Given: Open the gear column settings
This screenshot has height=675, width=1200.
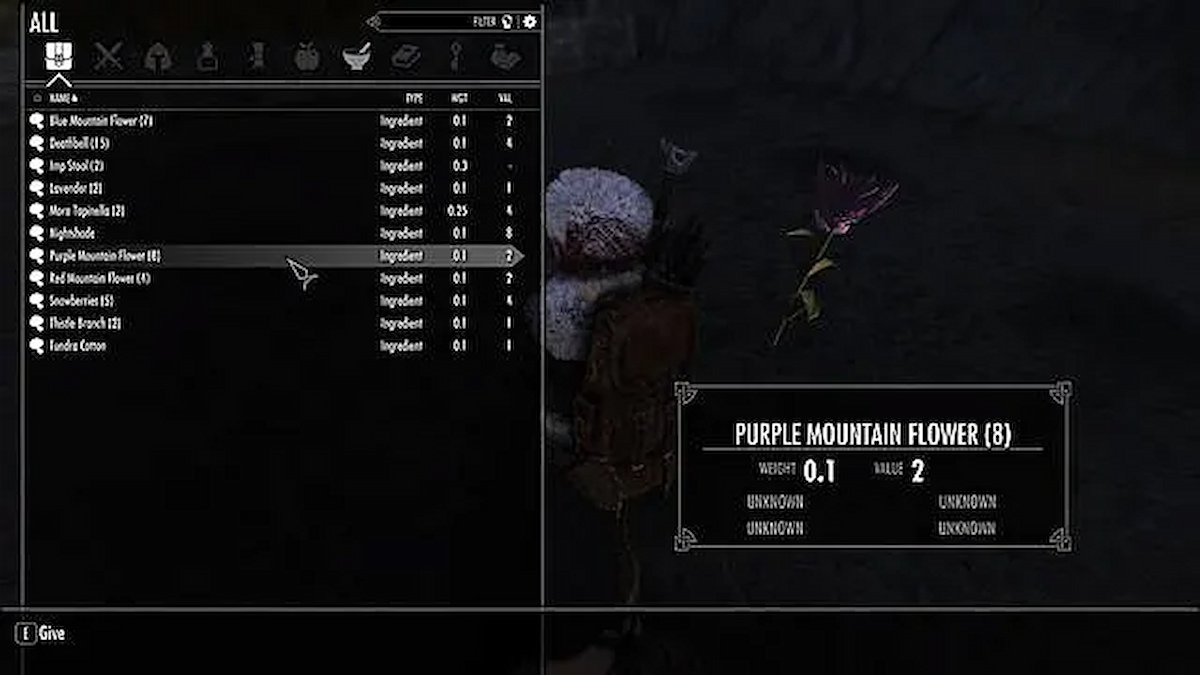Looking at the screenshot, I should click(530, 21).
